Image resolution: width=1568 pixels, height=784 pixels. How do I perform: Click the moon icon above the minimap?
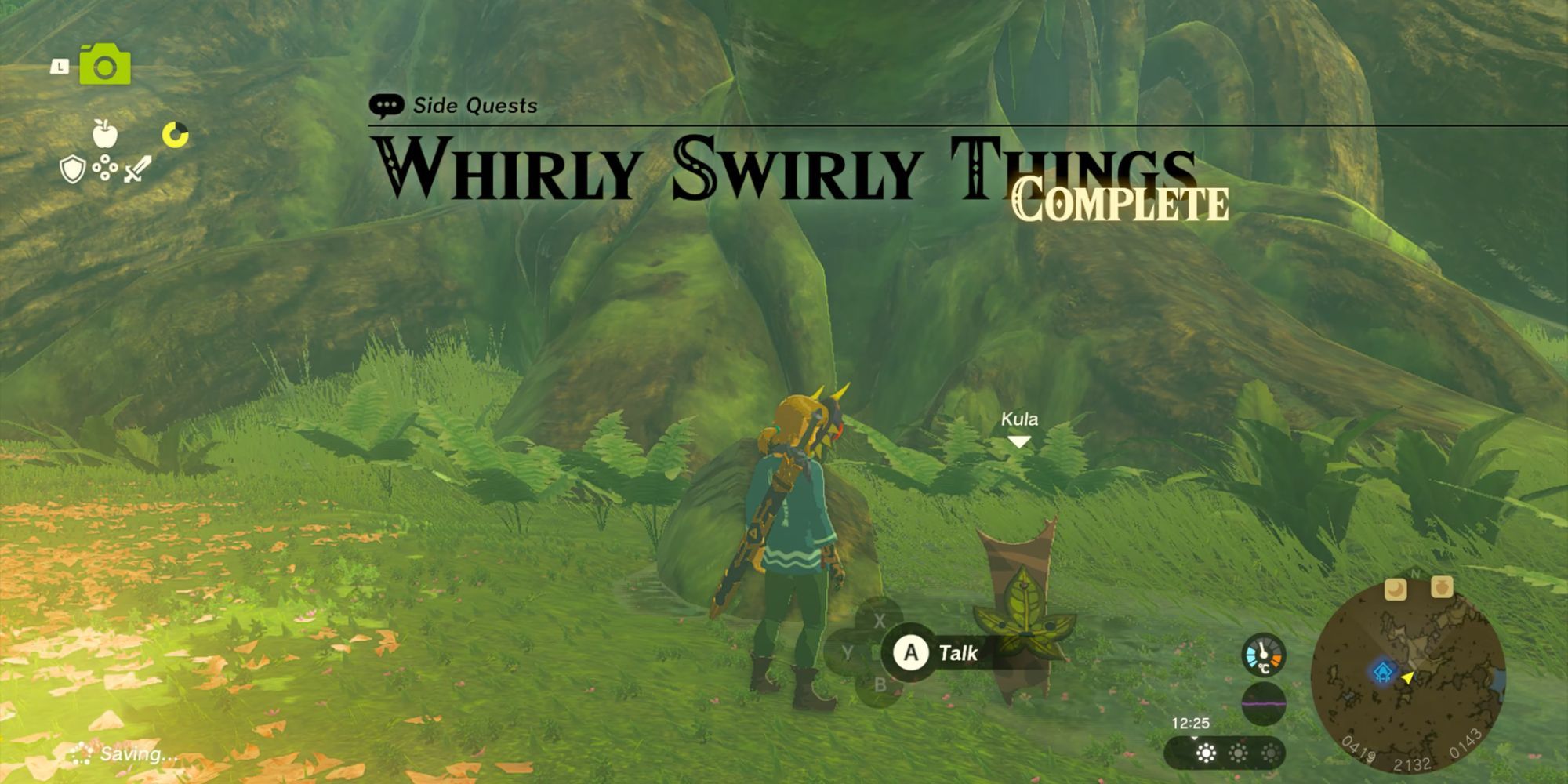1396,588
